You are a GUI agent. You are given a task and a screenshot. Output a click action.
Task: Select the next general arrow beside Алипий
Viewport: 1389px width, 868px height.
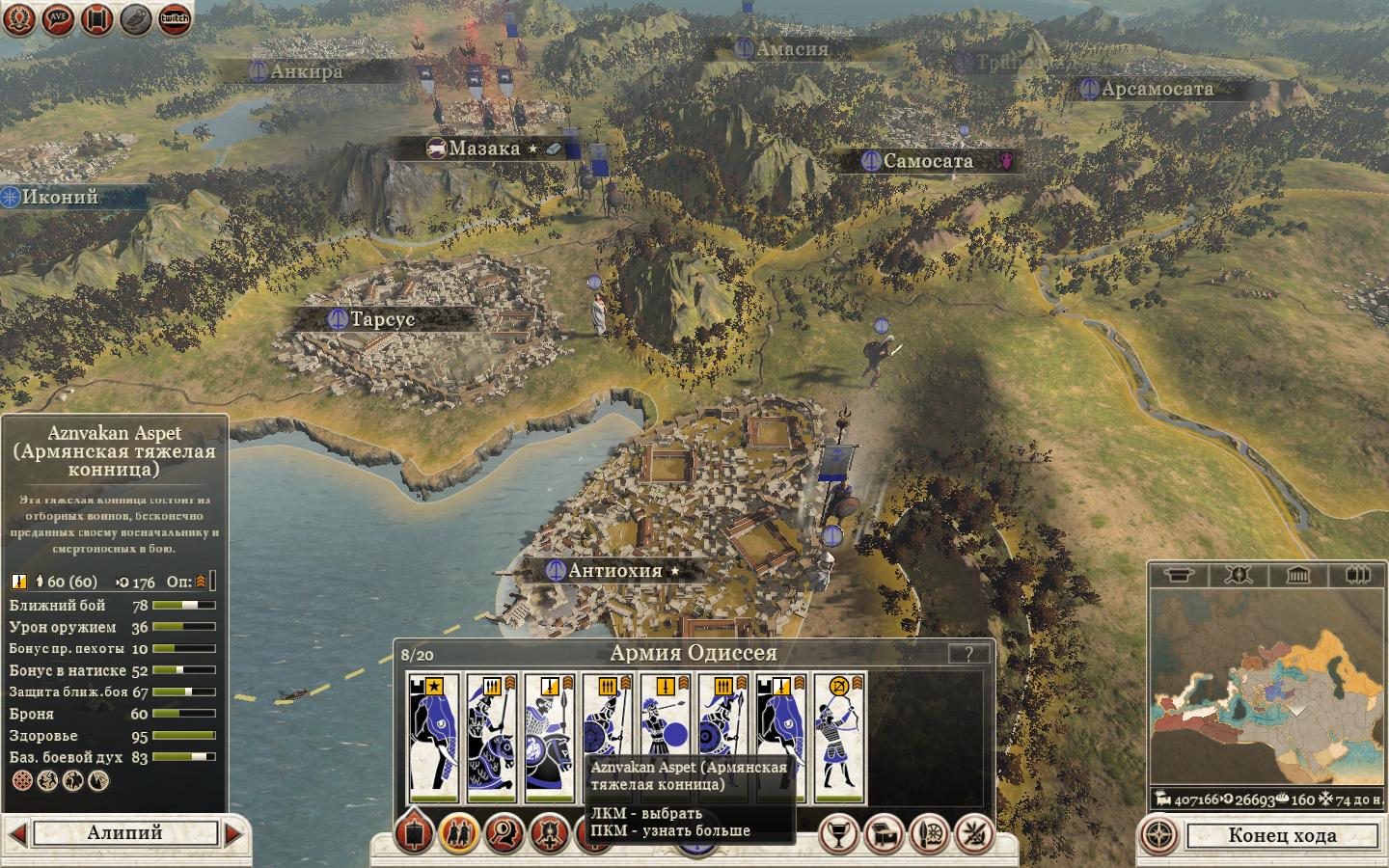233,832
